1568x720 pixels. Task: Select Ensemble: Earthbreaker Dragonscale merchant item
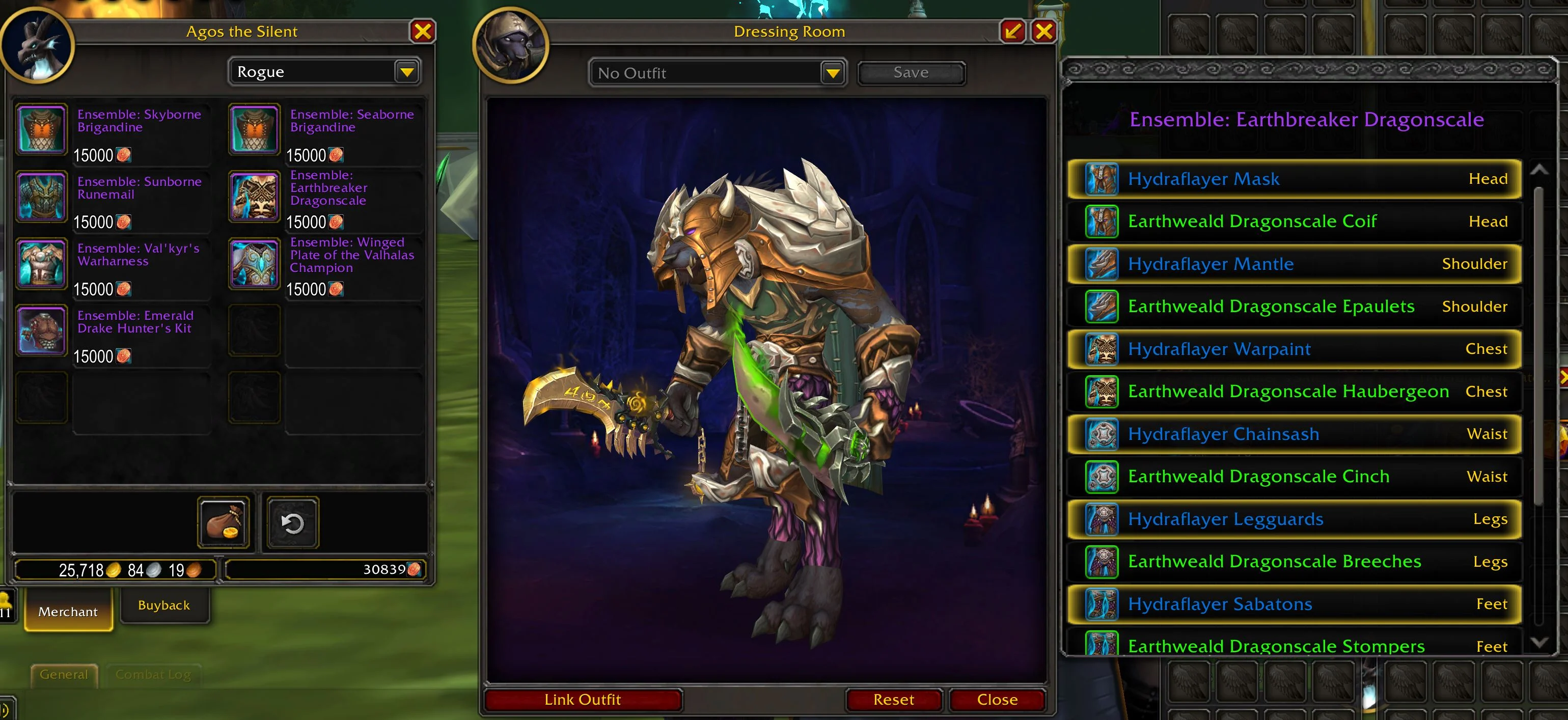point(255,196)
